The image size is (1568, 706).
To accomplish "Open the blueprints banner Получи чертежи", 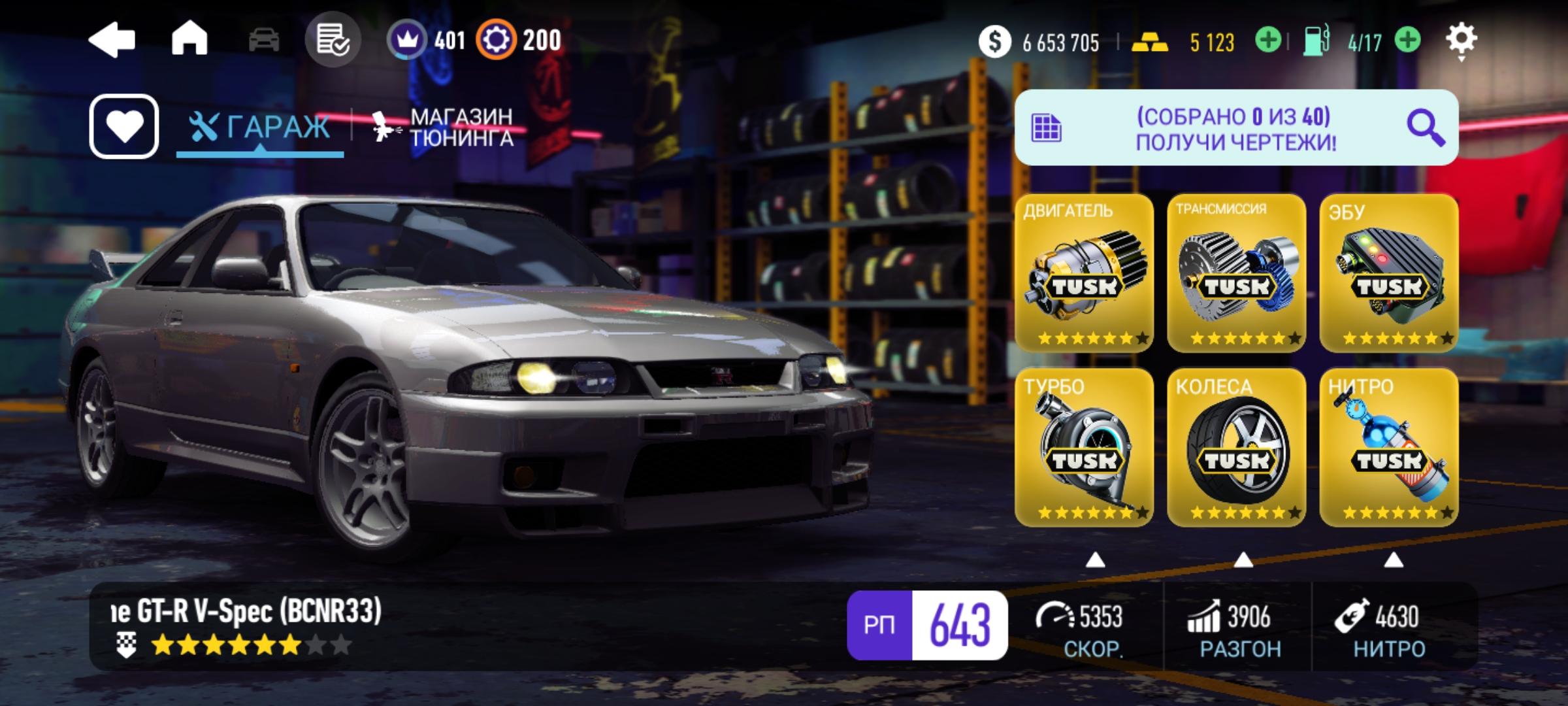I will point(1235,128).
